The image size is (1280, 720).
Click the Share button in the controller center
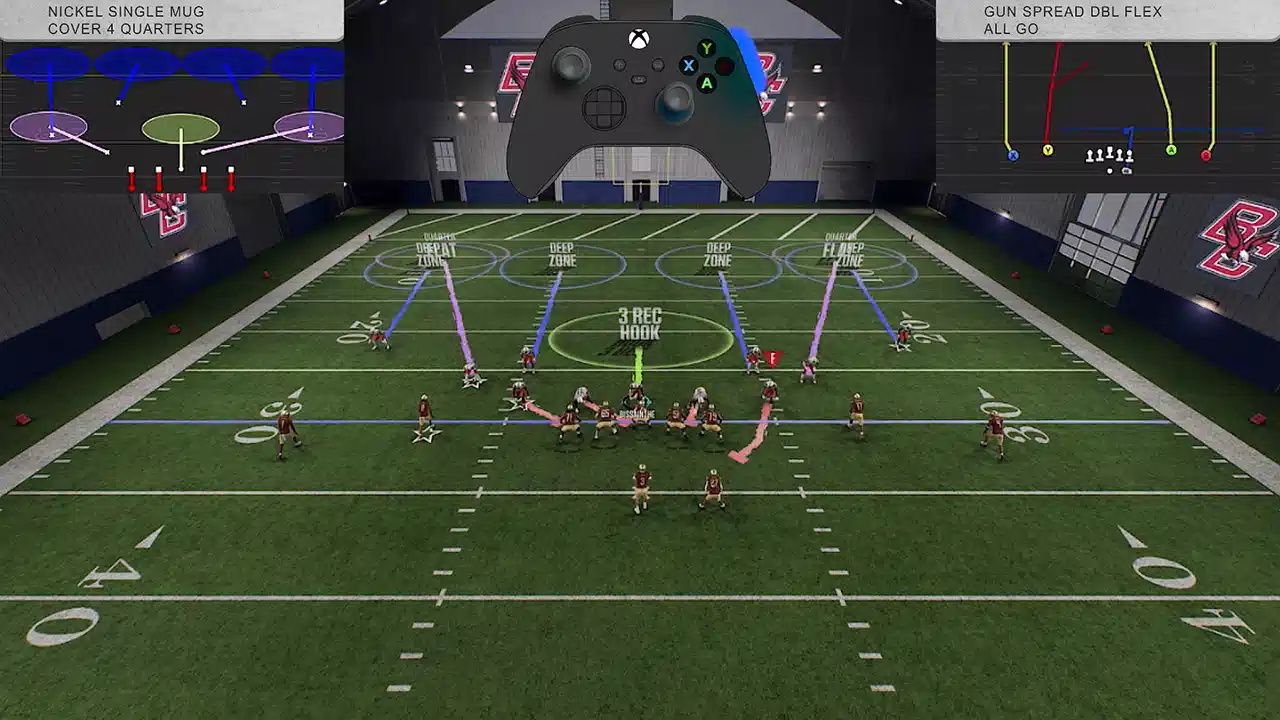pyautogui.click(x=638, y=80)
